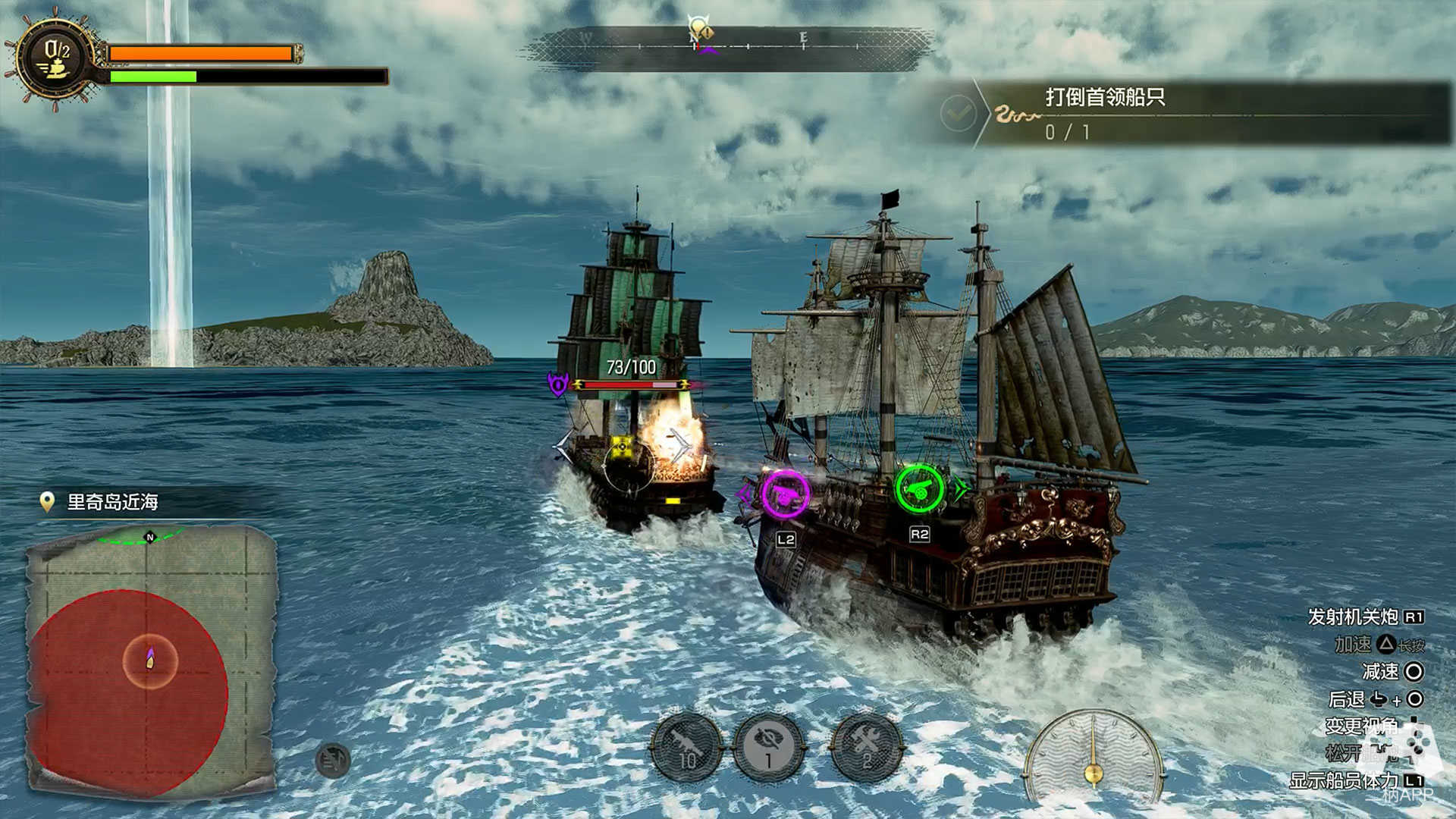Viewport: 1456px width, 819px height.
Task: Fire the purple left-side cannon icon
Action: (785, 494)
